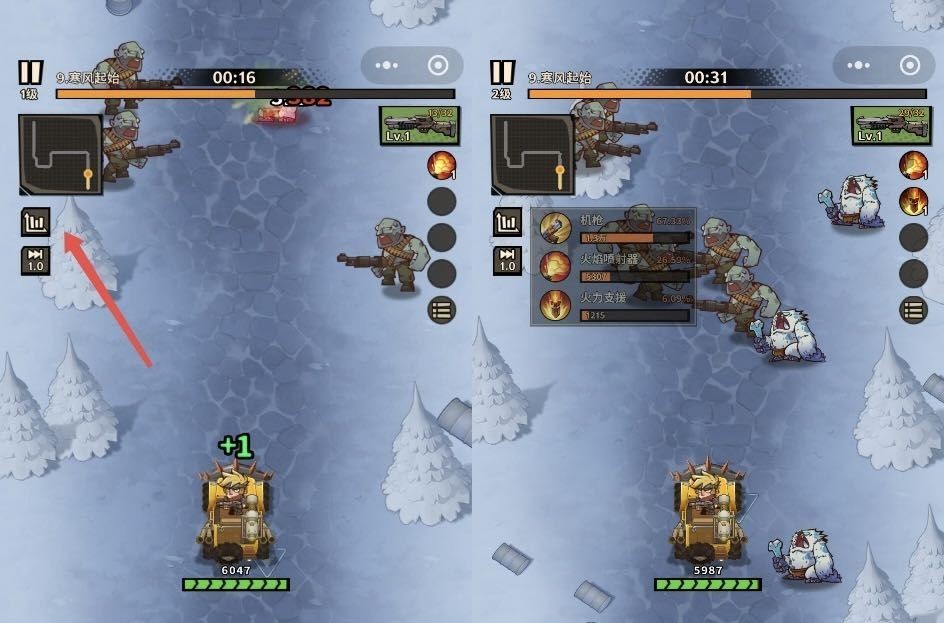Screen dimensions: 944x623
Task: Toggle the 1.0 game speed on the 00:31 screen
Action: (x=507, y=261)
